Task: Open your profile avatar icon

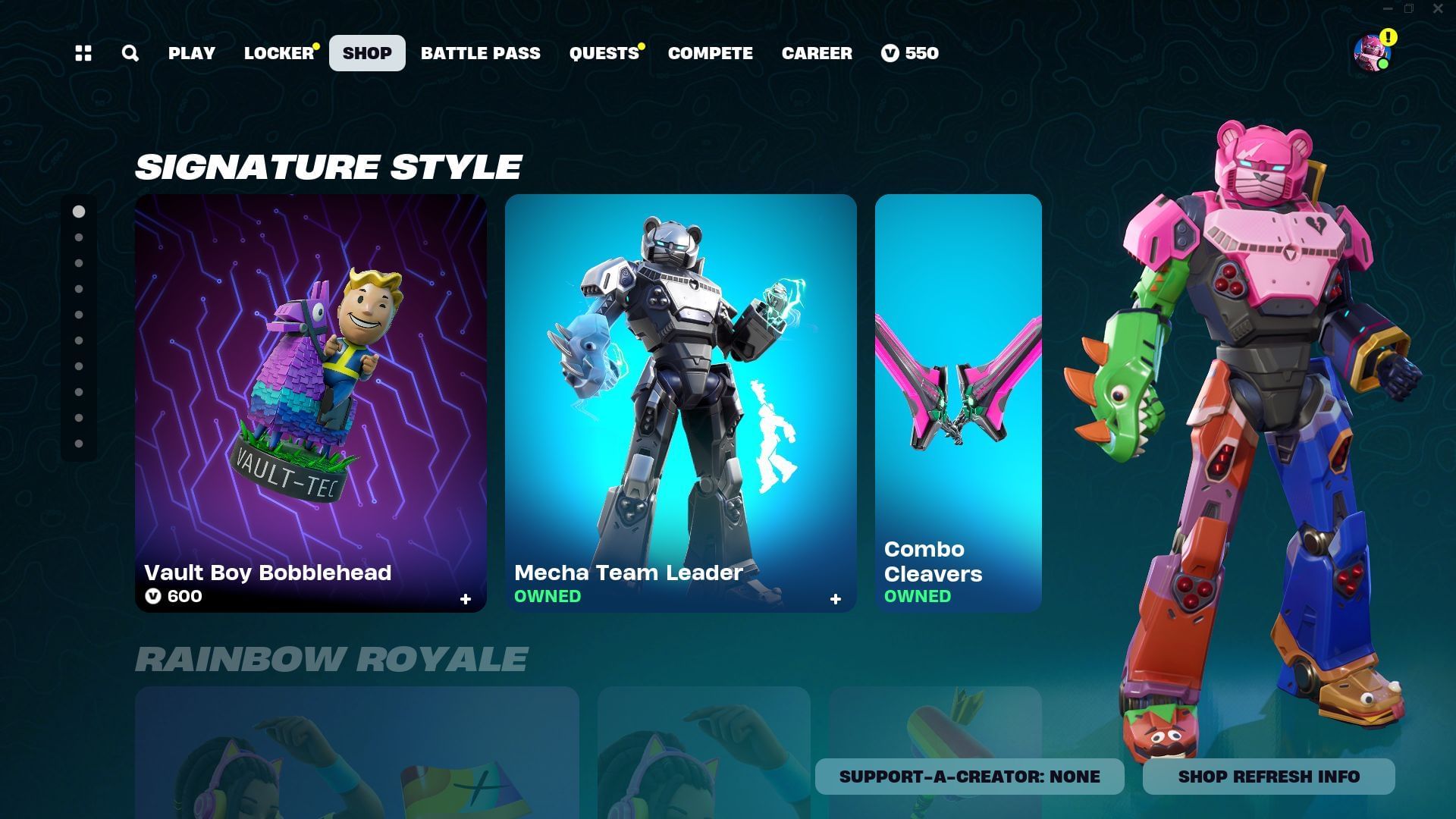Action: point(1370,55)
